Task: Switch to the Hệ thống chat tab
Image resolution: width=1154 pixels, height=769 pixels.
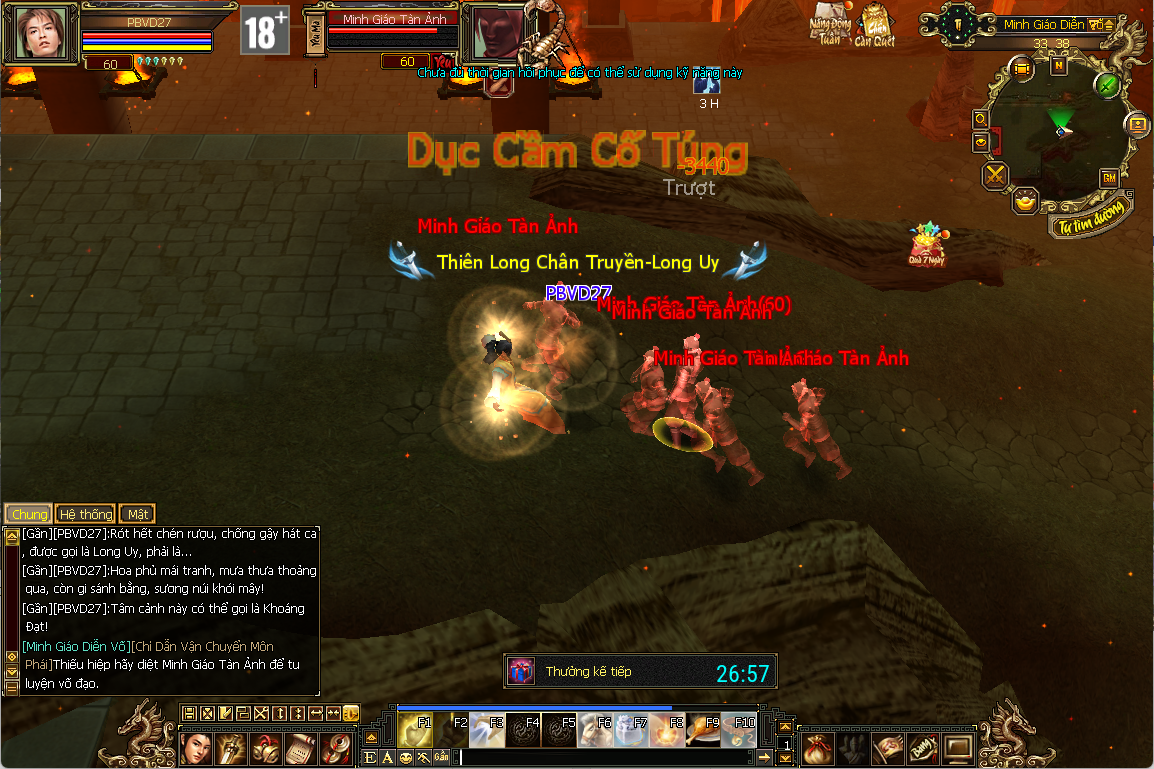Action: 85,514
